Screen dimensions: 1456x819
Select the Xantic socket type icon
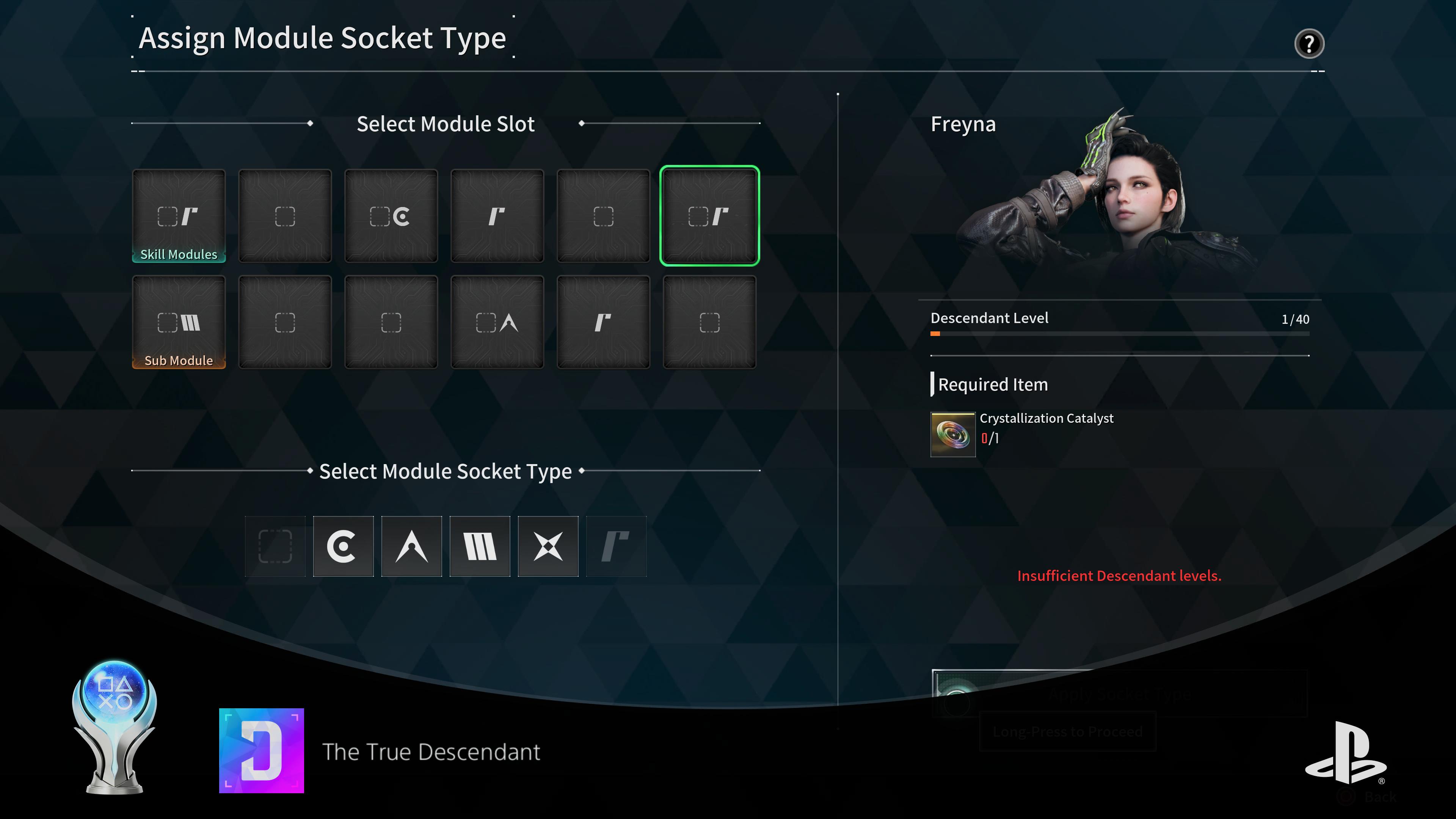[x=548, y=546]
